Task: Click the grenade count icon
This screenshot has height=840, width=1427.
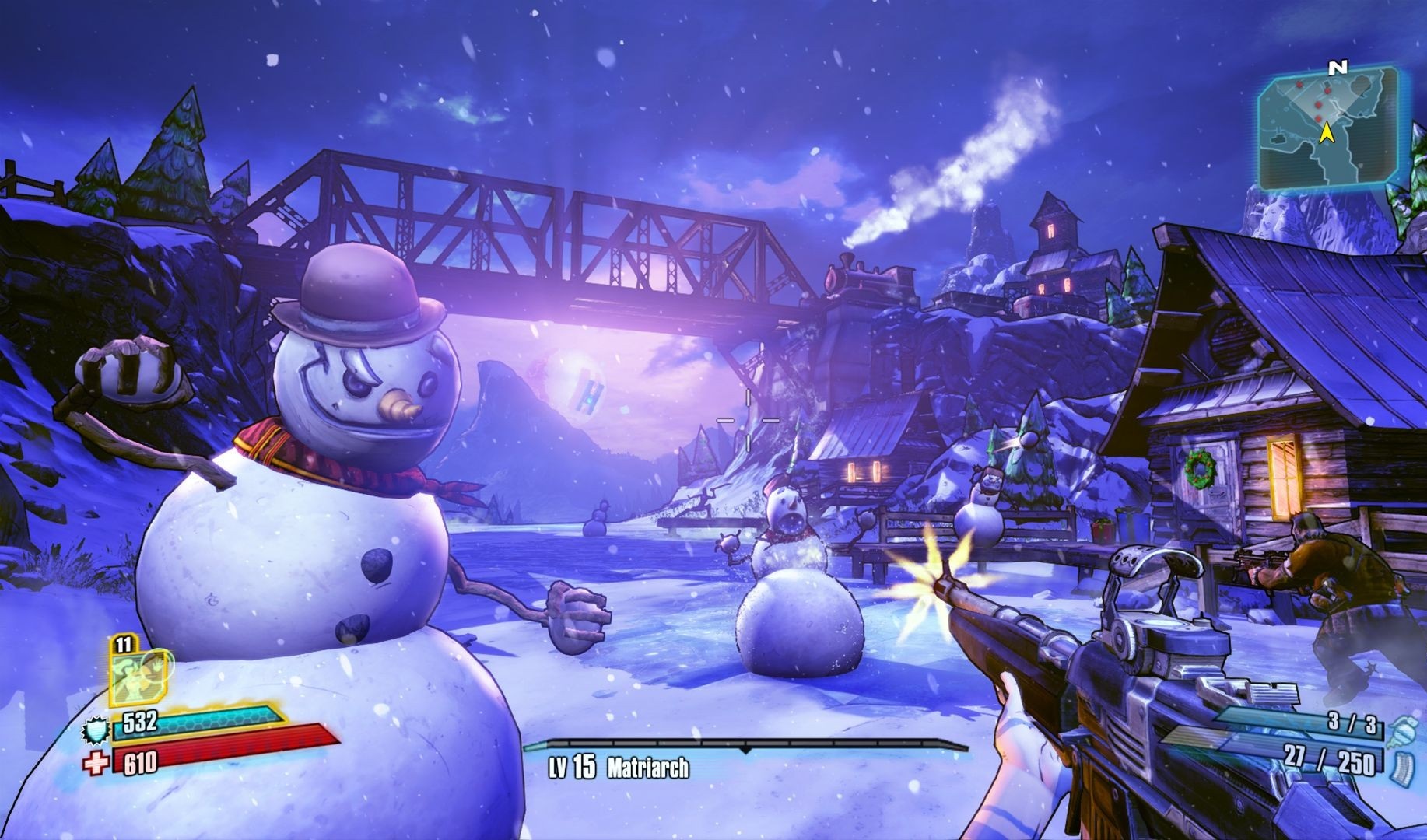Action: 1394,728
